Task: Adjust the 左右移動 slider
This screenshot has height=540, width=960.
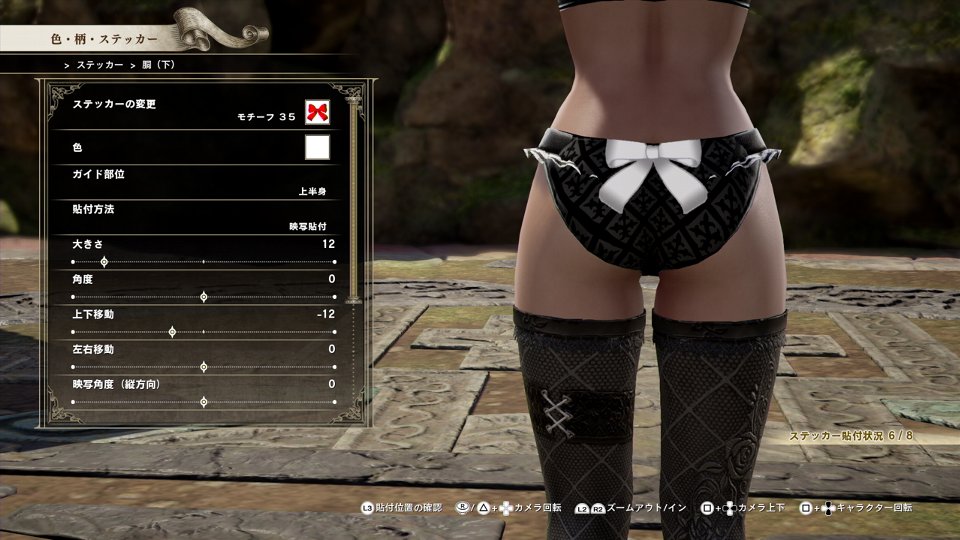Action: [204, 367]
